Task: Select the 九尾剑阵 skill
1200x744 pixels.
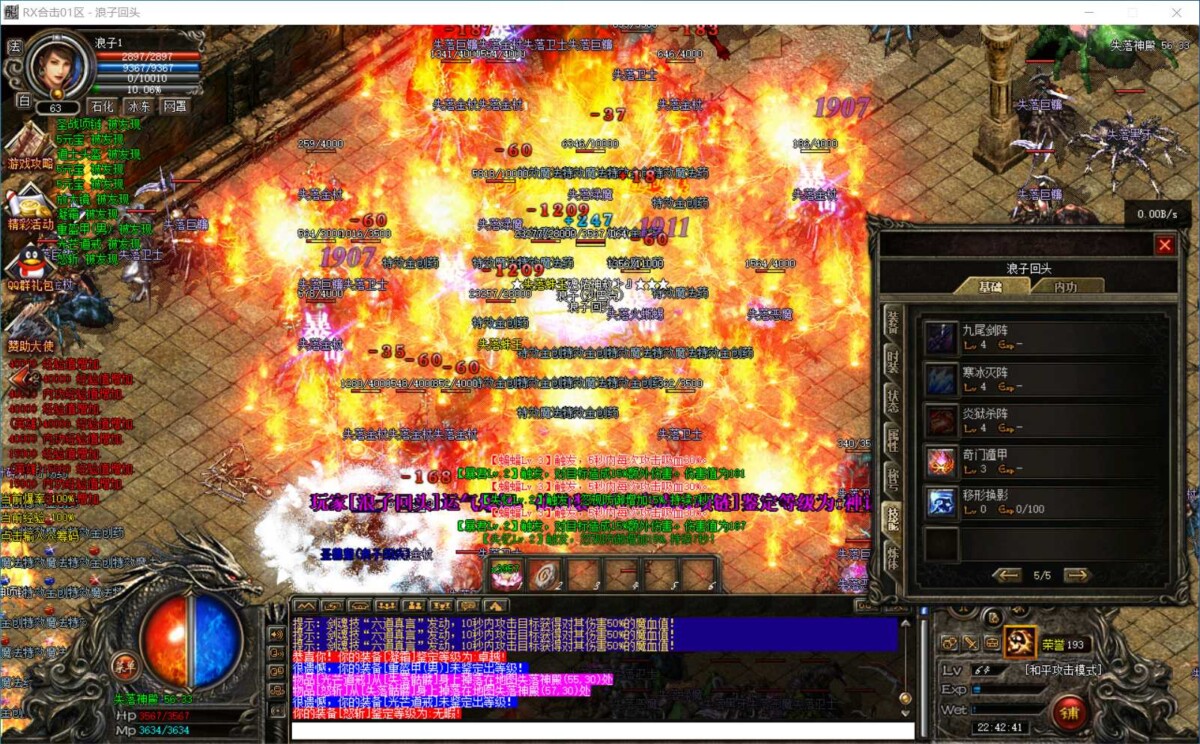Action: [941, 337]
